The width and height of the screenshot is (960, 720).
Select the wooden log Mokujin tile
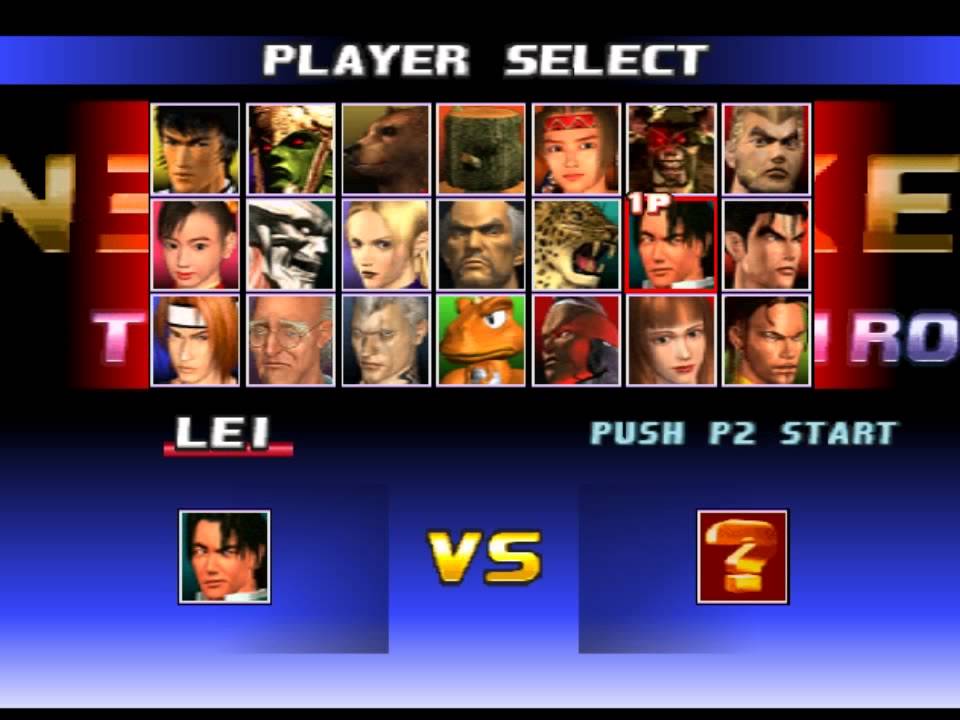pyautogui.click(x=481, y=149)
